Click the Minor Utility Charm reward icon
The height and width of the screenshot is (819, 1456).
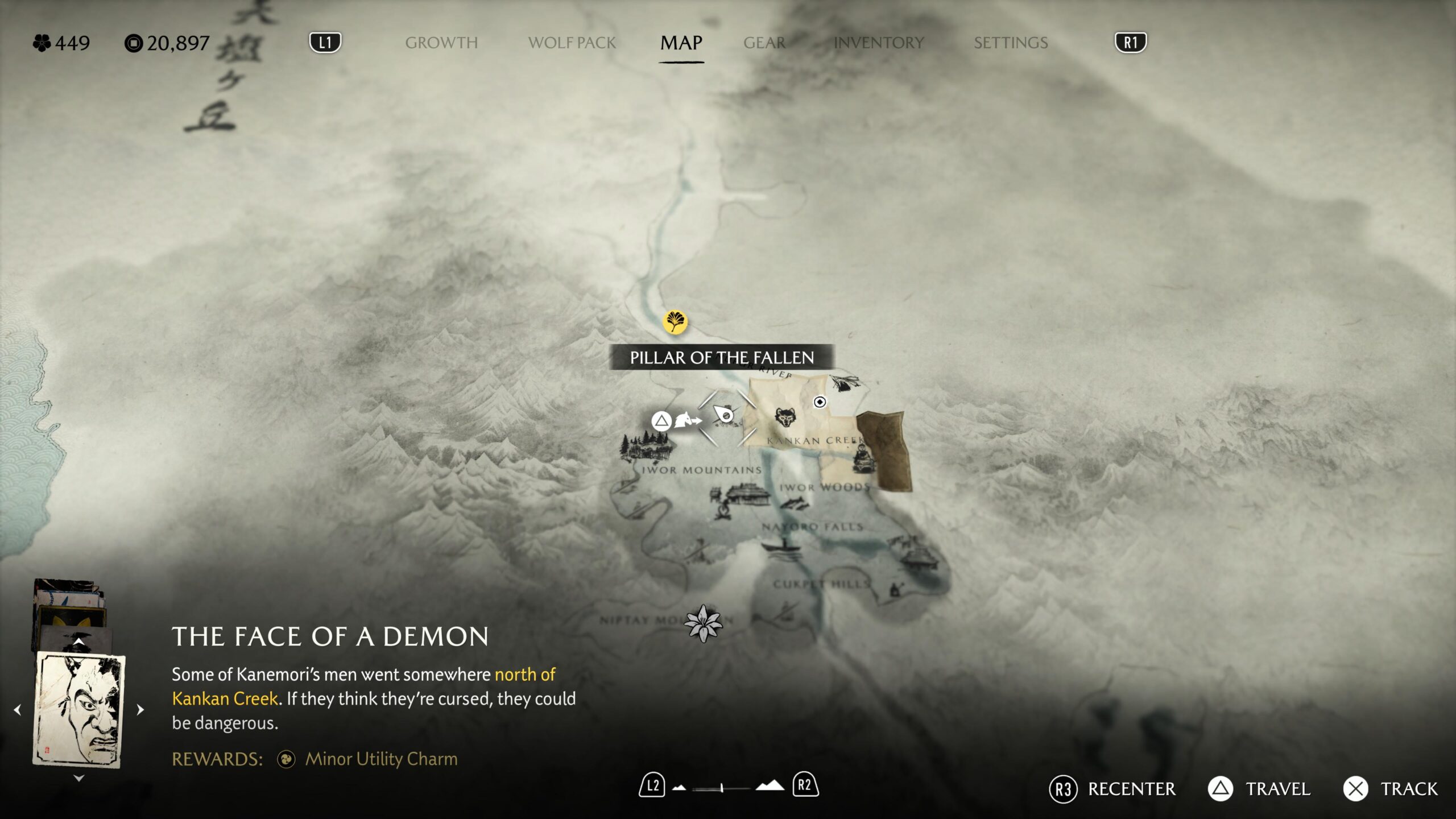pos(286,759)
